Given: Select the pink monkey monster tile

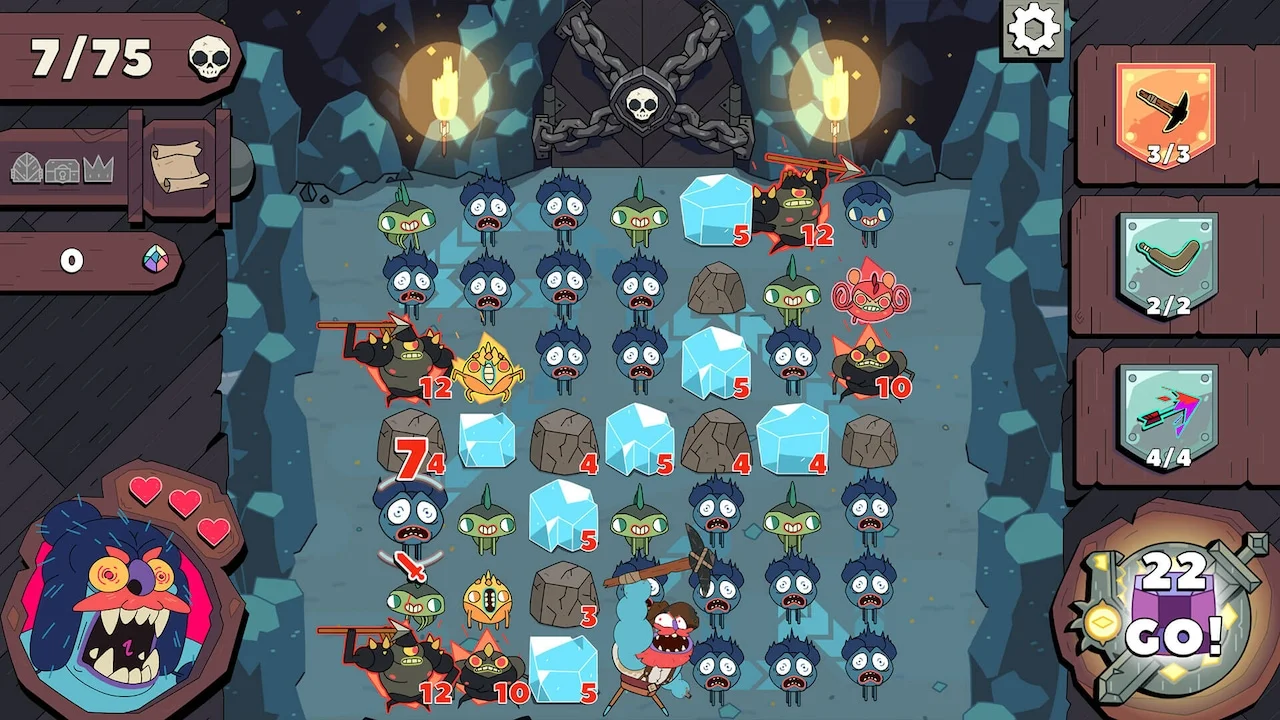Looking at the screenshot, I should (864, 294).
